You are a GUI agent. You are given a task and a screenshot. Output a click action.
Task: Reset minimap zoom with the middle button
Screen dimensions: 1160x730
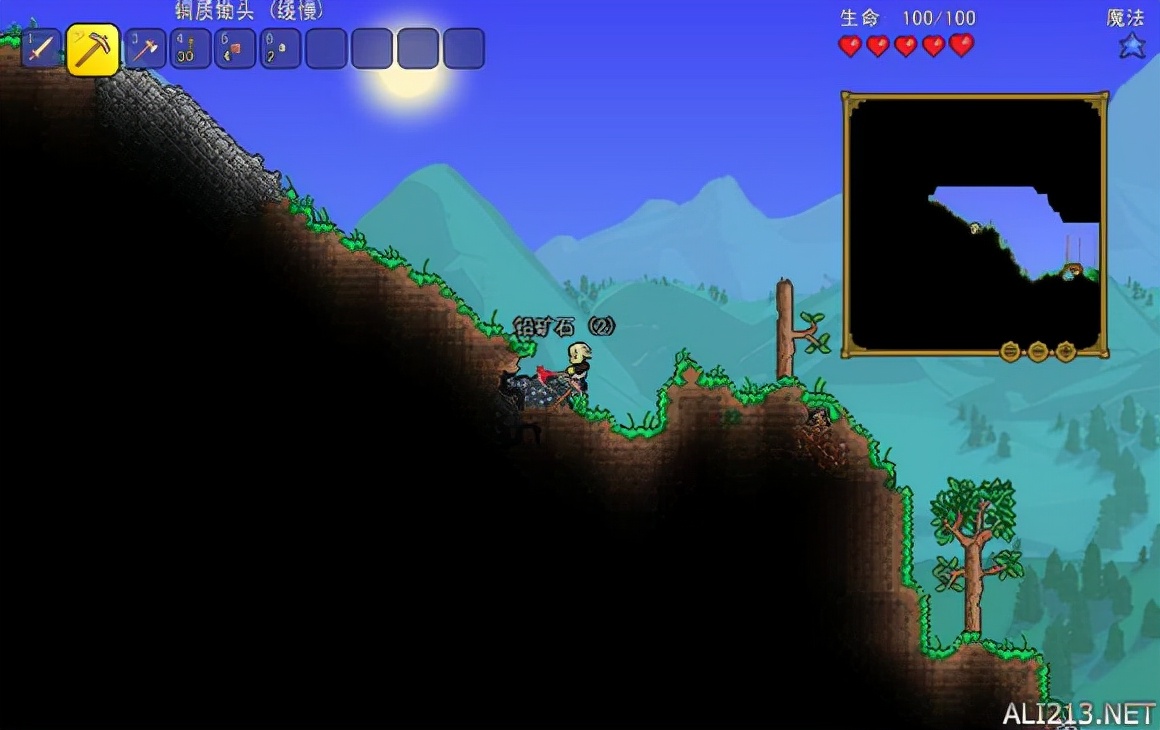pos(1039,351)
